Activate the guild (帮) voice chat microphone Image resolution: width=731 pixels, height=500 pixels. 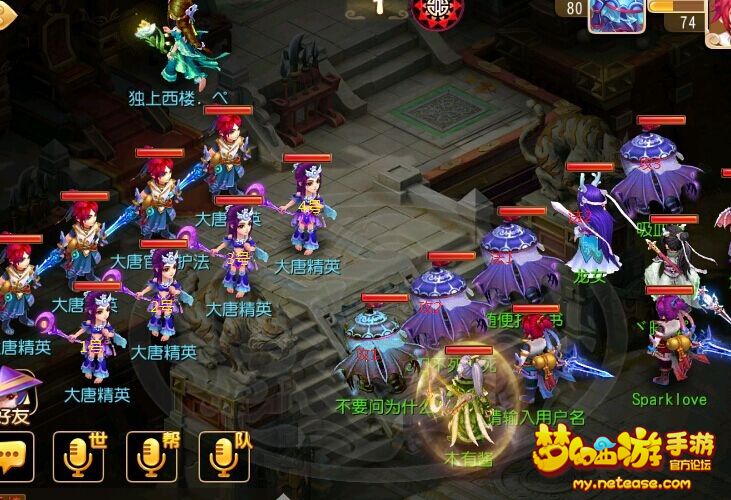[151, 457]
